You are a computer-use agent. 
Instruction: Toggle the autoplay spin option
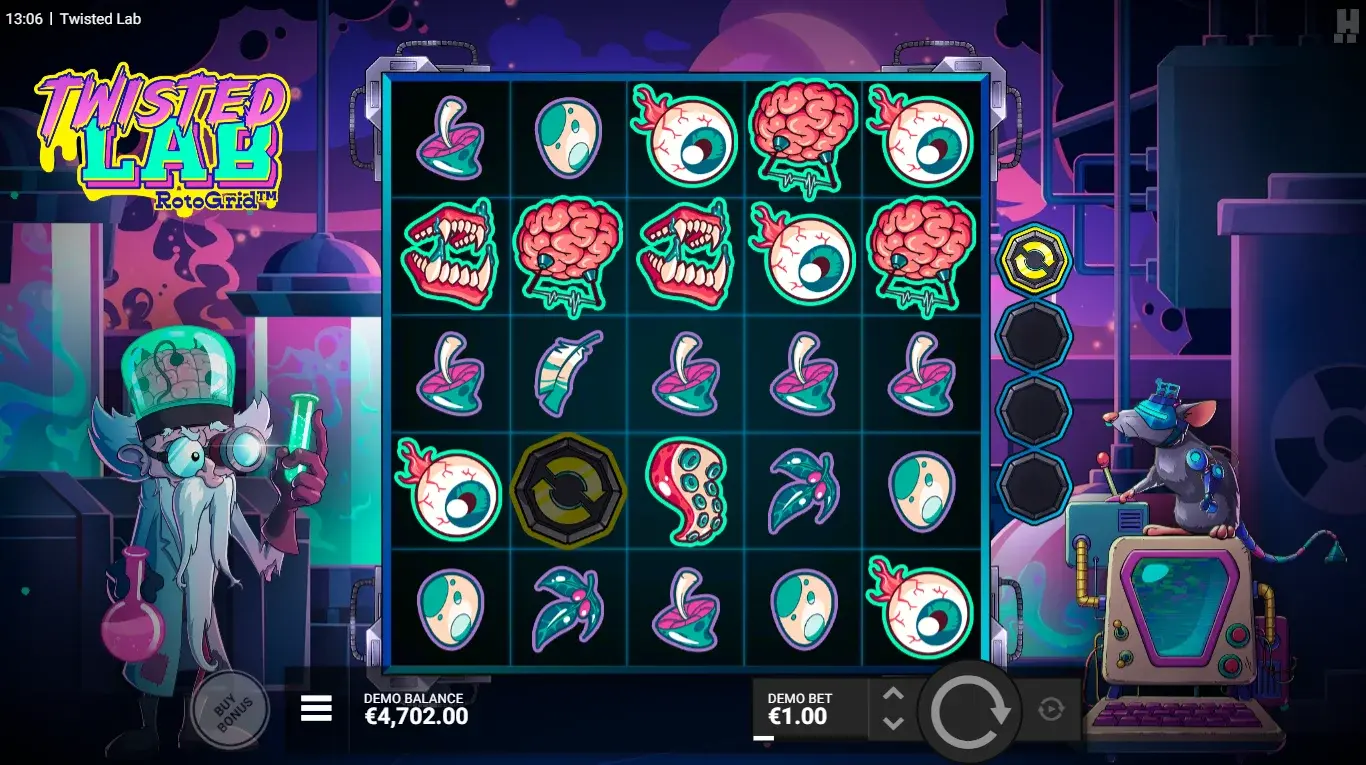click(x=1051, y=709)
